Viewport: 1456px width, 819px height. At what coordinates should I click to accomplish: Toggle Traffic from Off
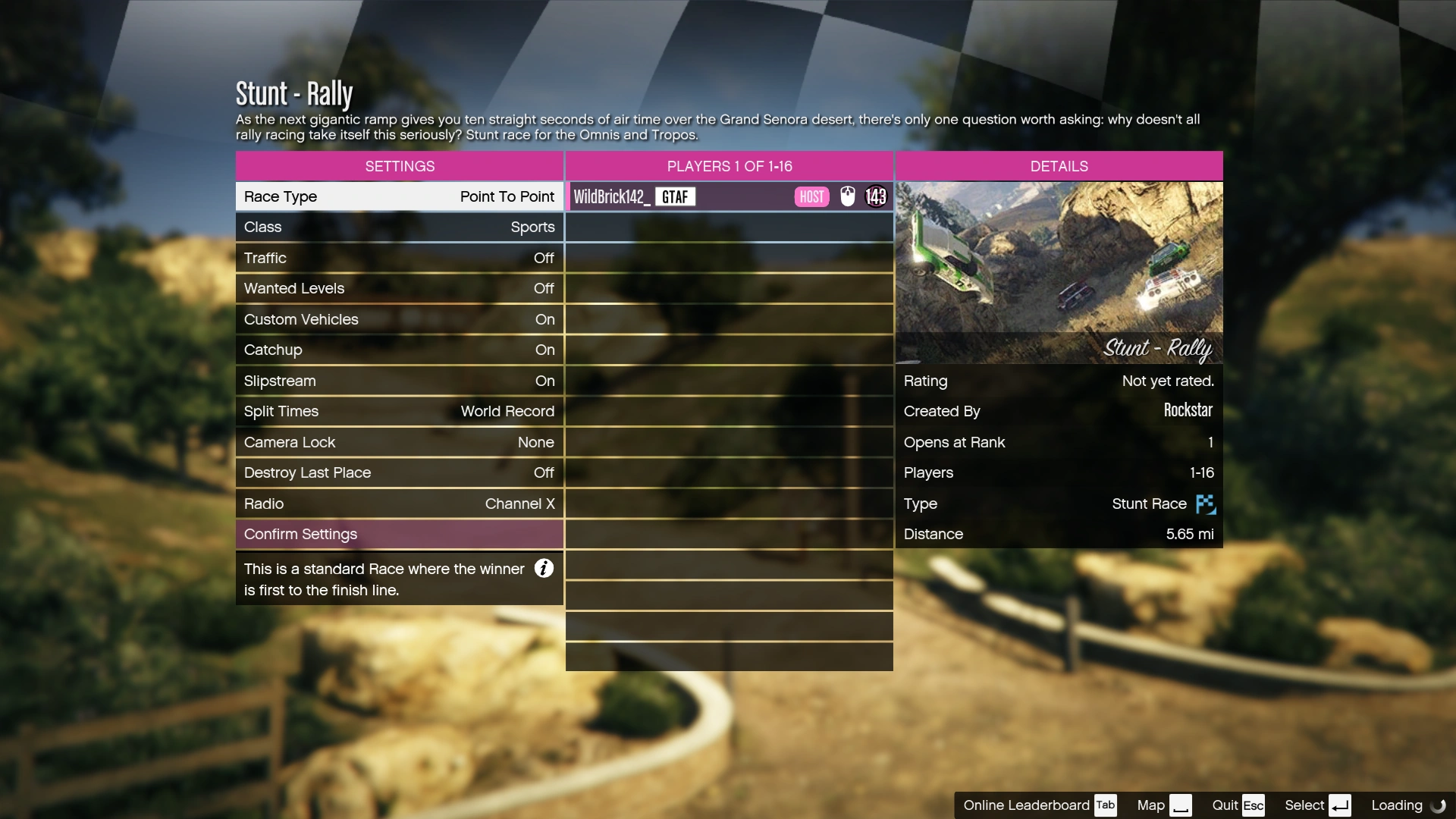pyautogui.click(x=399, y=258)
